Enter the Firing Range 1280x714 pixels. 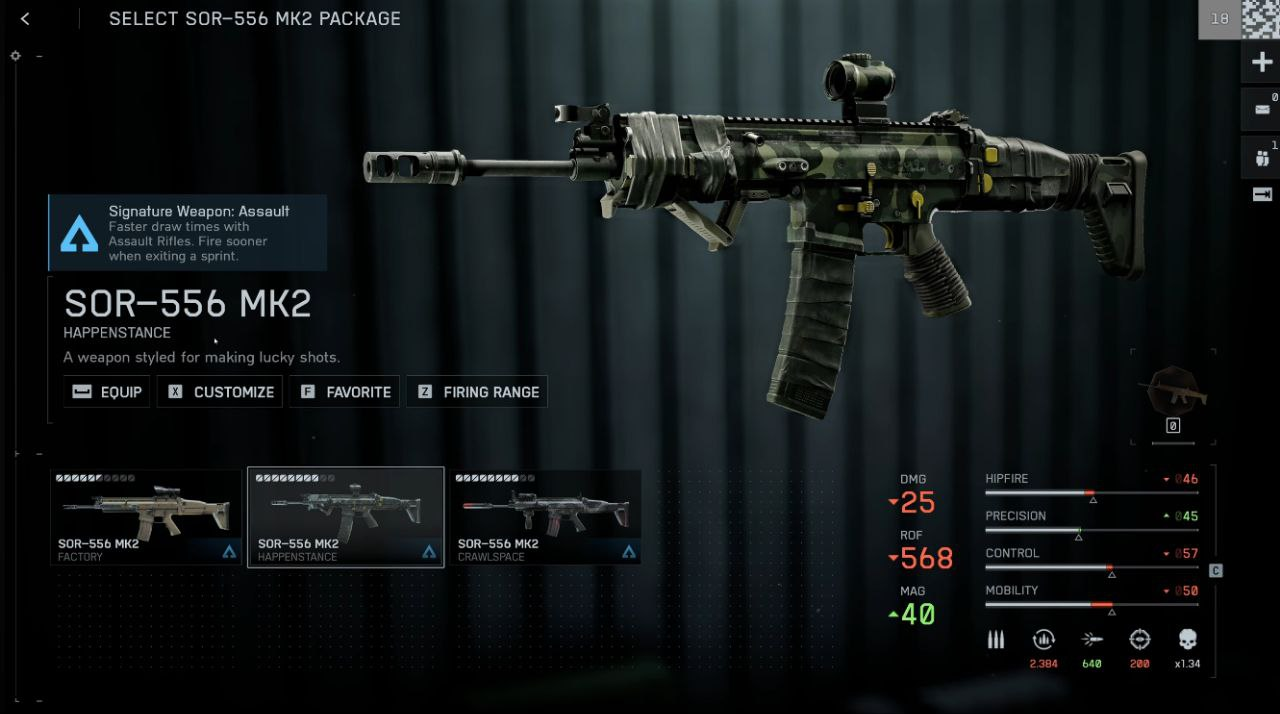(477, 392)
